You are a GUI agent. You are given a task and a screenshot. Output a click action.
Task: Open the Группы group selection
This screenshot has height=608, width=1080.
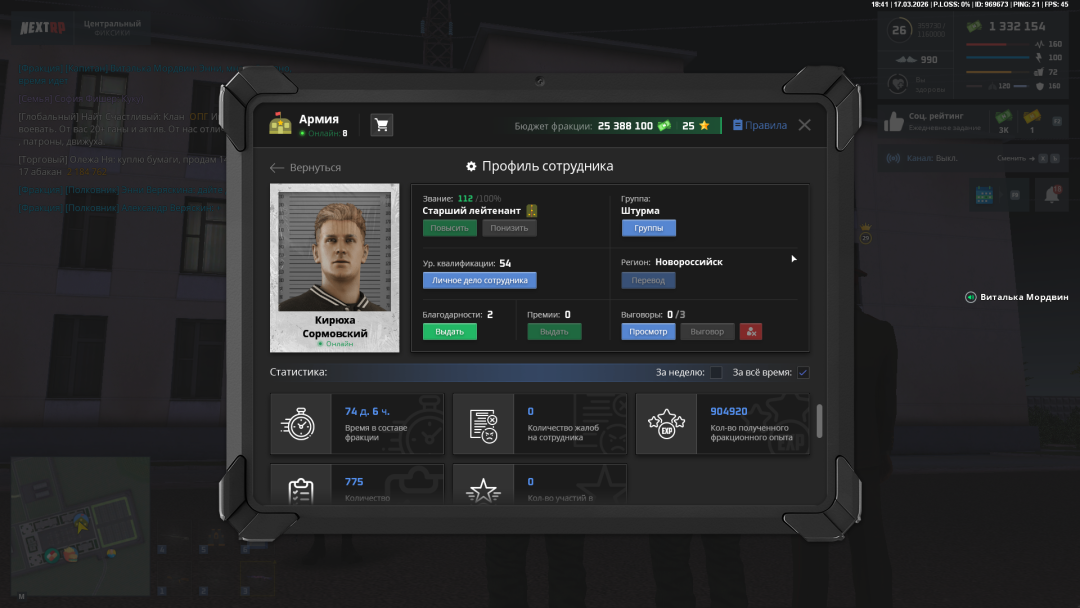[x=648, y=228]
